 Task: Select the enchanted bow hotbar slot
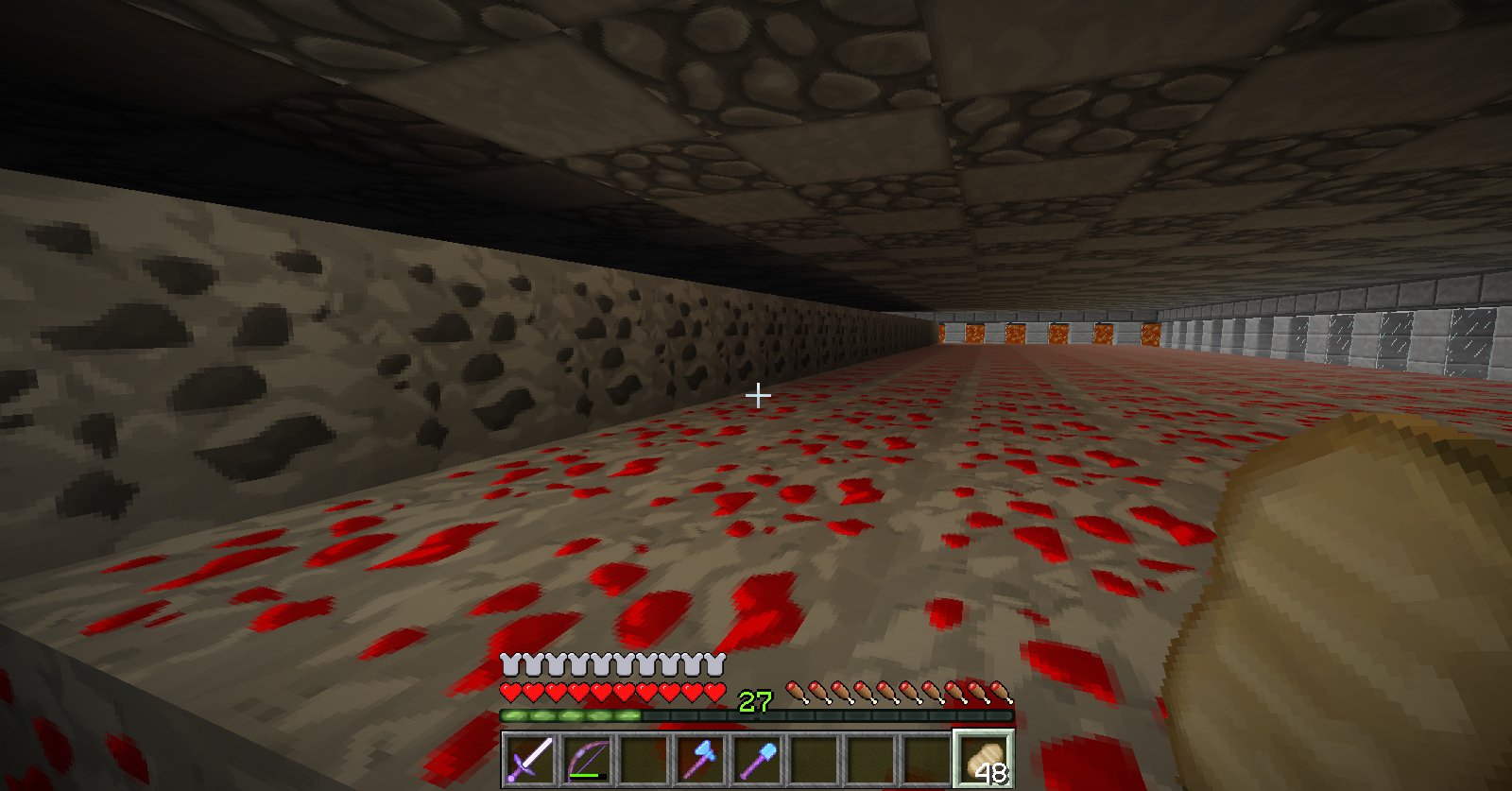[587, 759]
